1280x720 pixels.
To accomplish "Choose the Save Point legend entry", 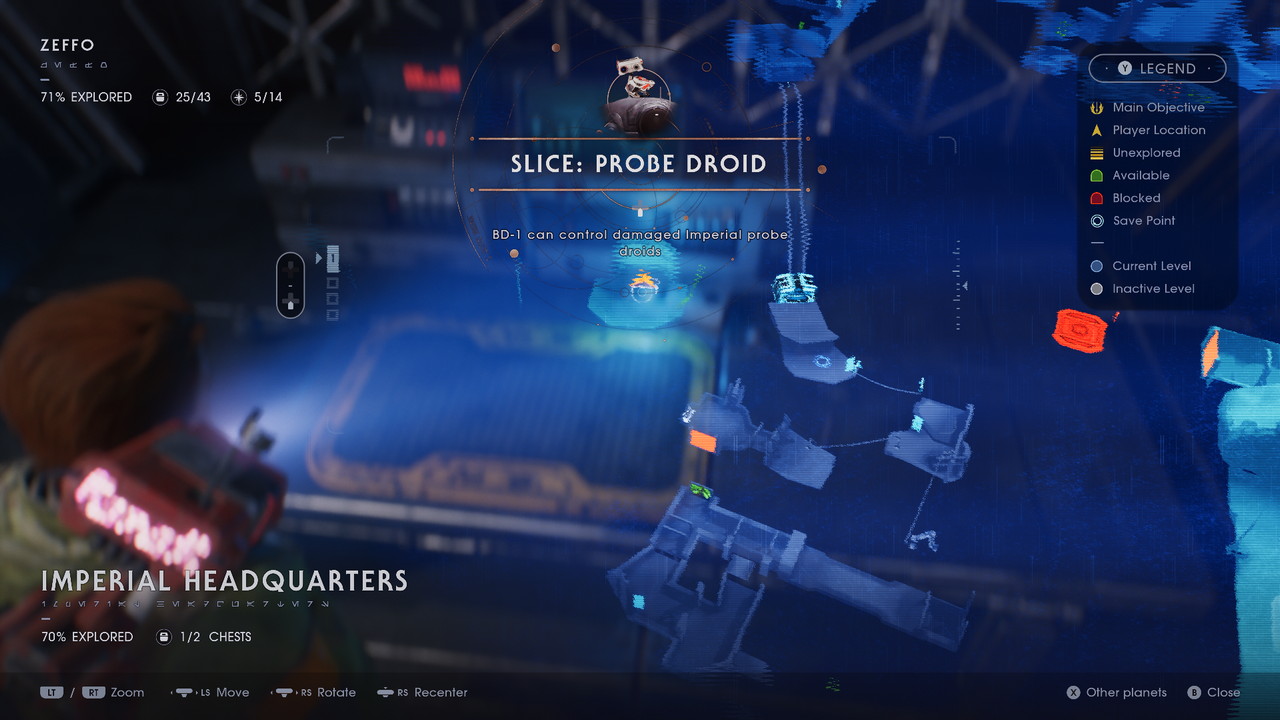I will [x=1143, y=221].
